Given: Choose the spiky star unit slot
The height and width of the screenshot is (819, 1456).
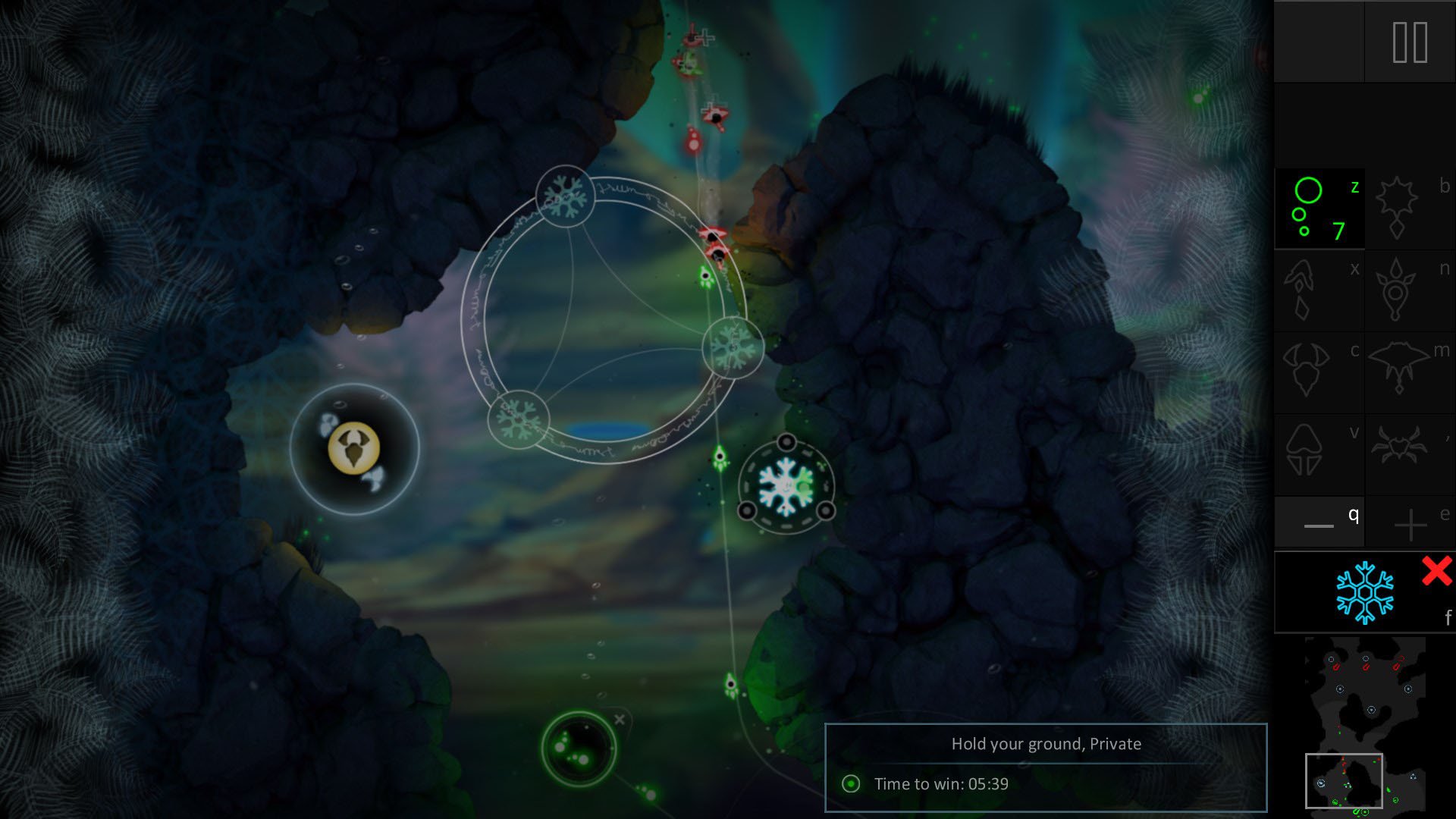Looking at the screenshot, I should [1397, 208].
